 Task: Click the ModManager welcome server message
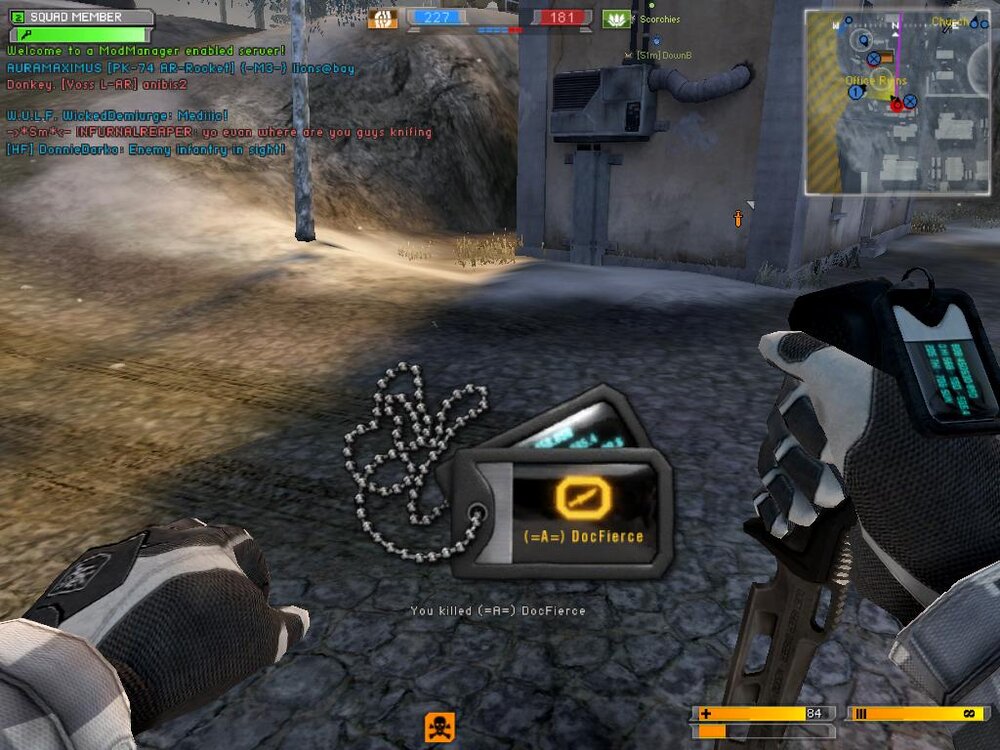146,50
